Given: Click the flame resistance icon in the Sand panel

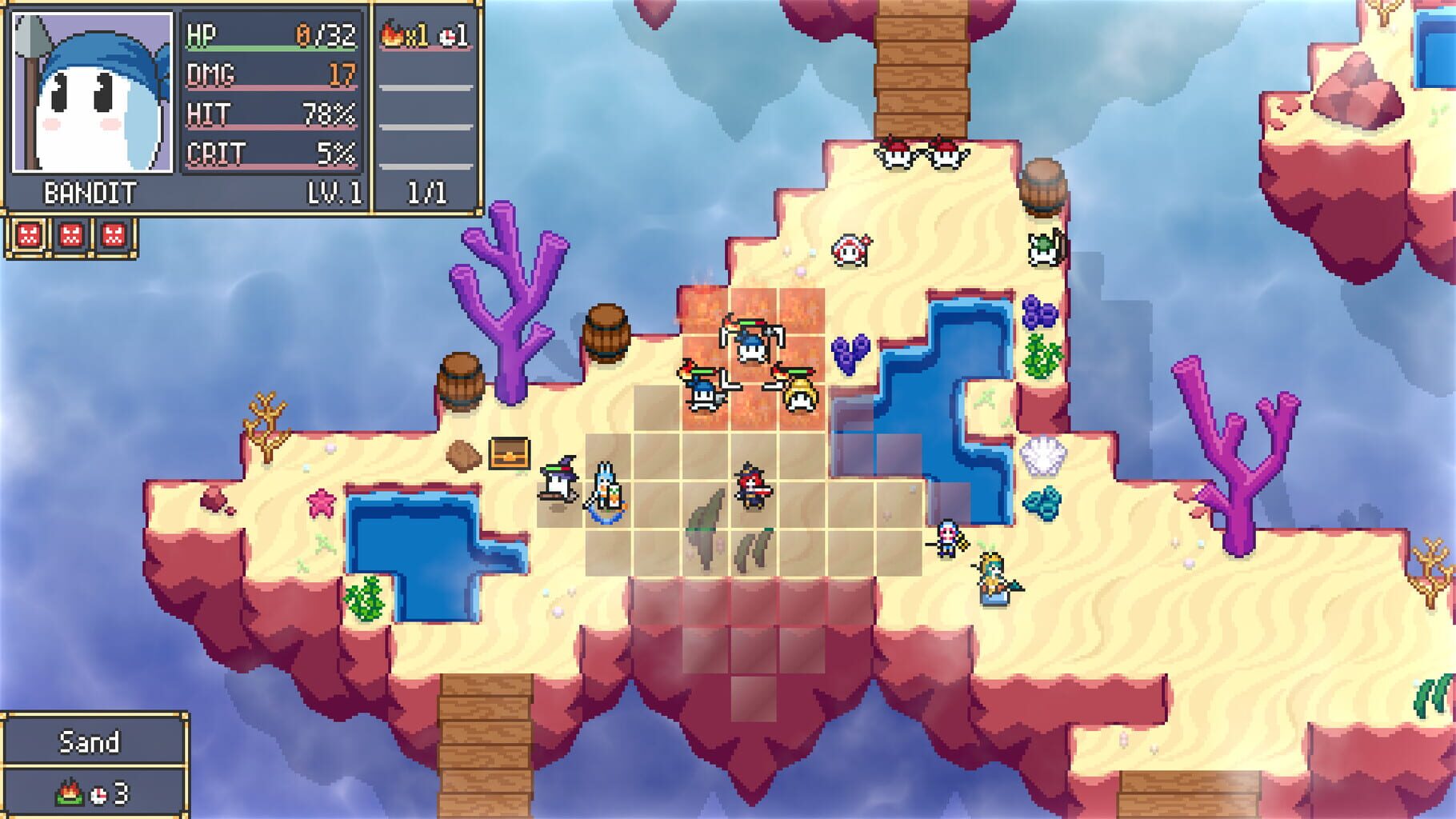Looking at the screenshot, I should click(69, 793).
